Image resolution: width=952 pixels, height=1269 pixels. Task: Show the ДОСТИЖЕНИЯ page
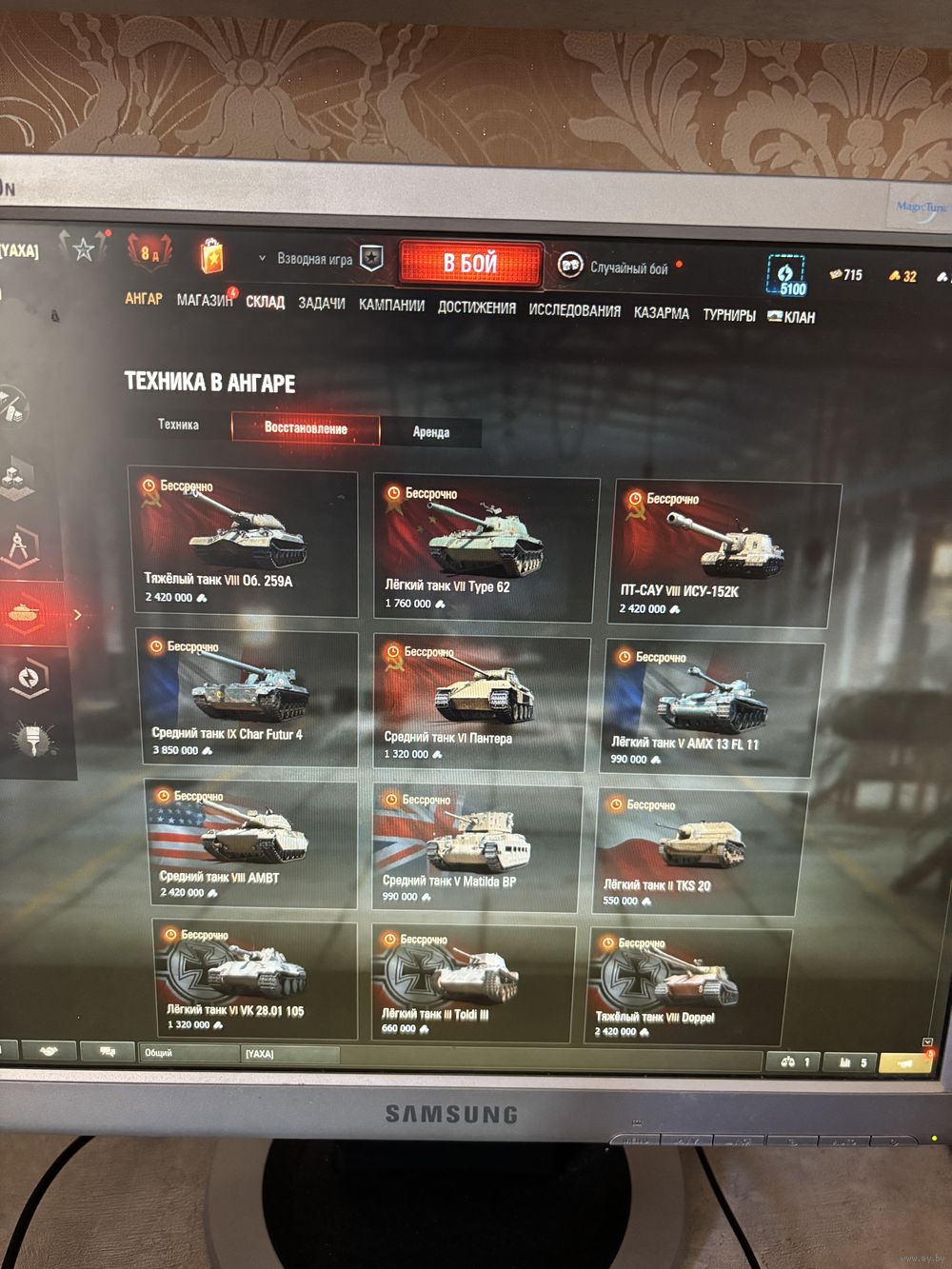476,307
